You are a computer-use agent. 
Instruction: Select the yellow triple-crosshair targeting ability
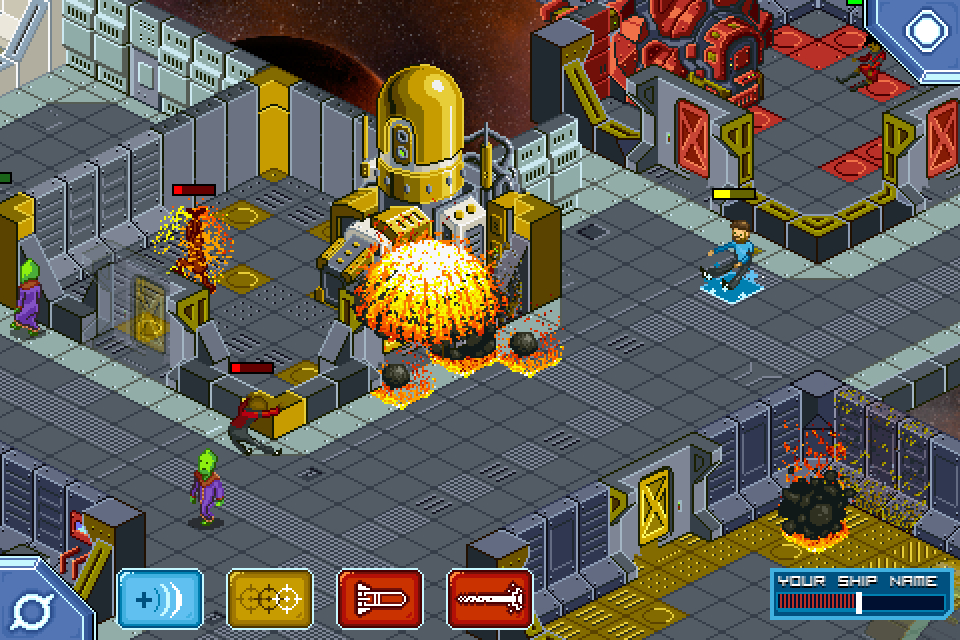pyautogui.click(x=270, y=599)
